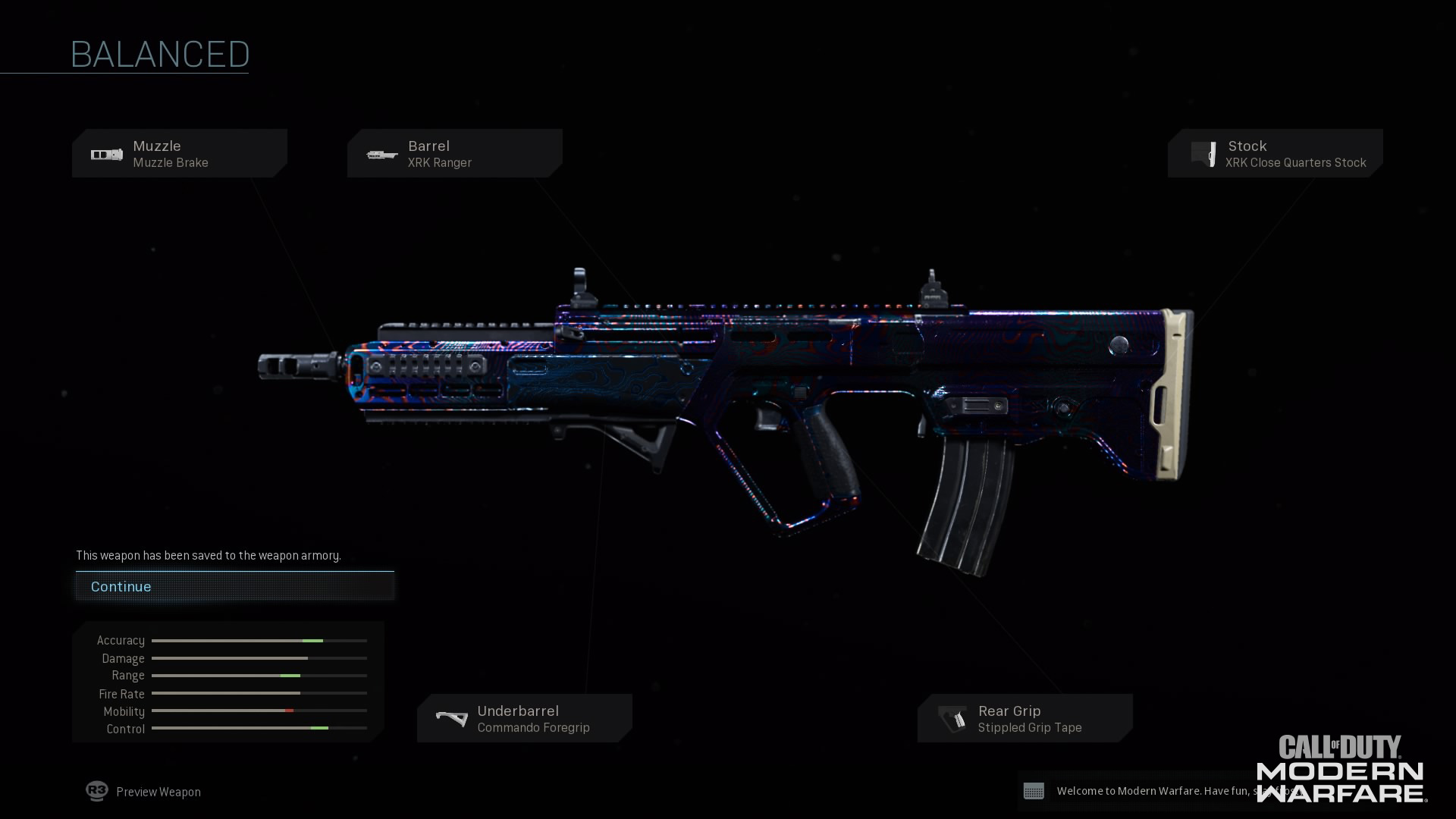Open the Stippled Grip Tape Rear Grip slot

pos(1025,718)
